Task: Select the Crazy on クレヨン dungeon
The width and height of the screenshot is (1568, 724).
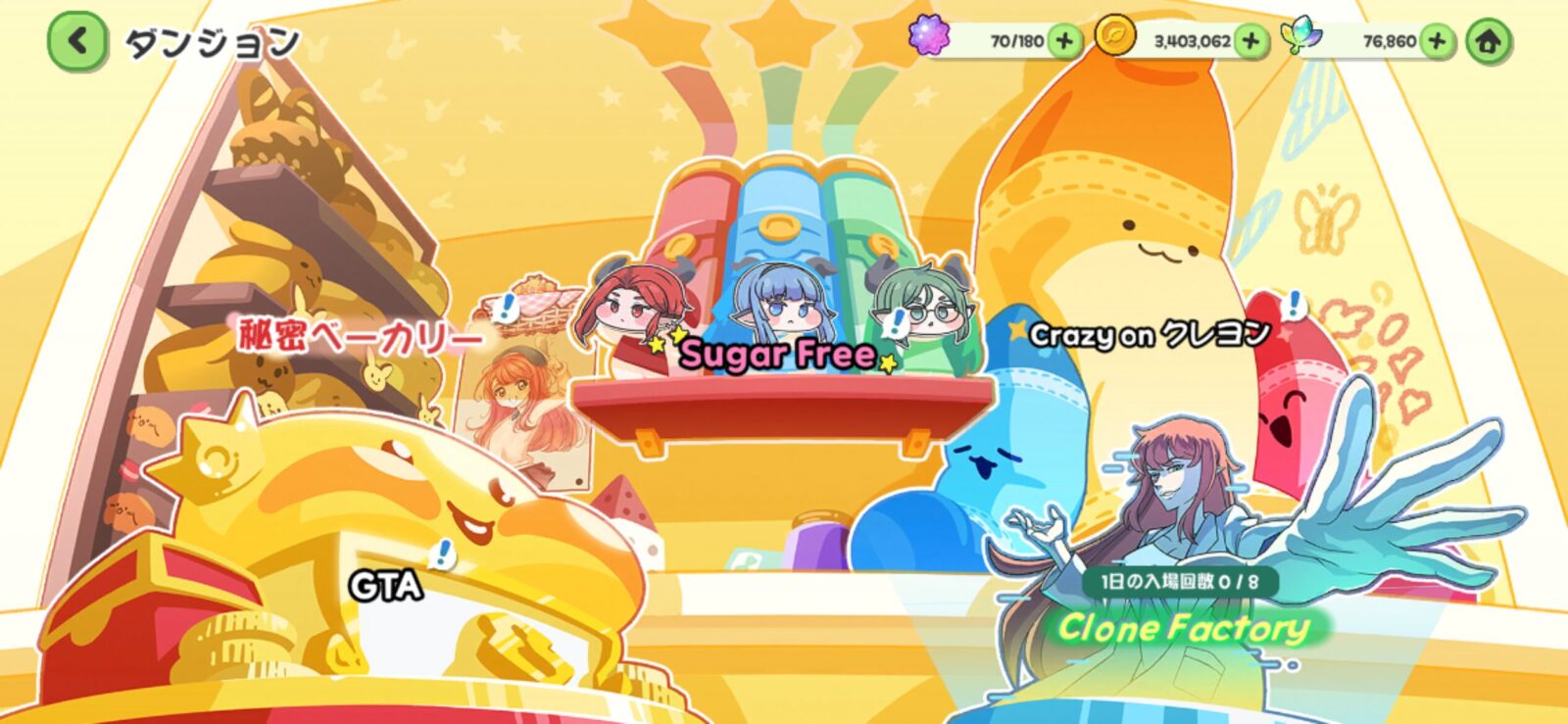Action: tap(1150, 335)
